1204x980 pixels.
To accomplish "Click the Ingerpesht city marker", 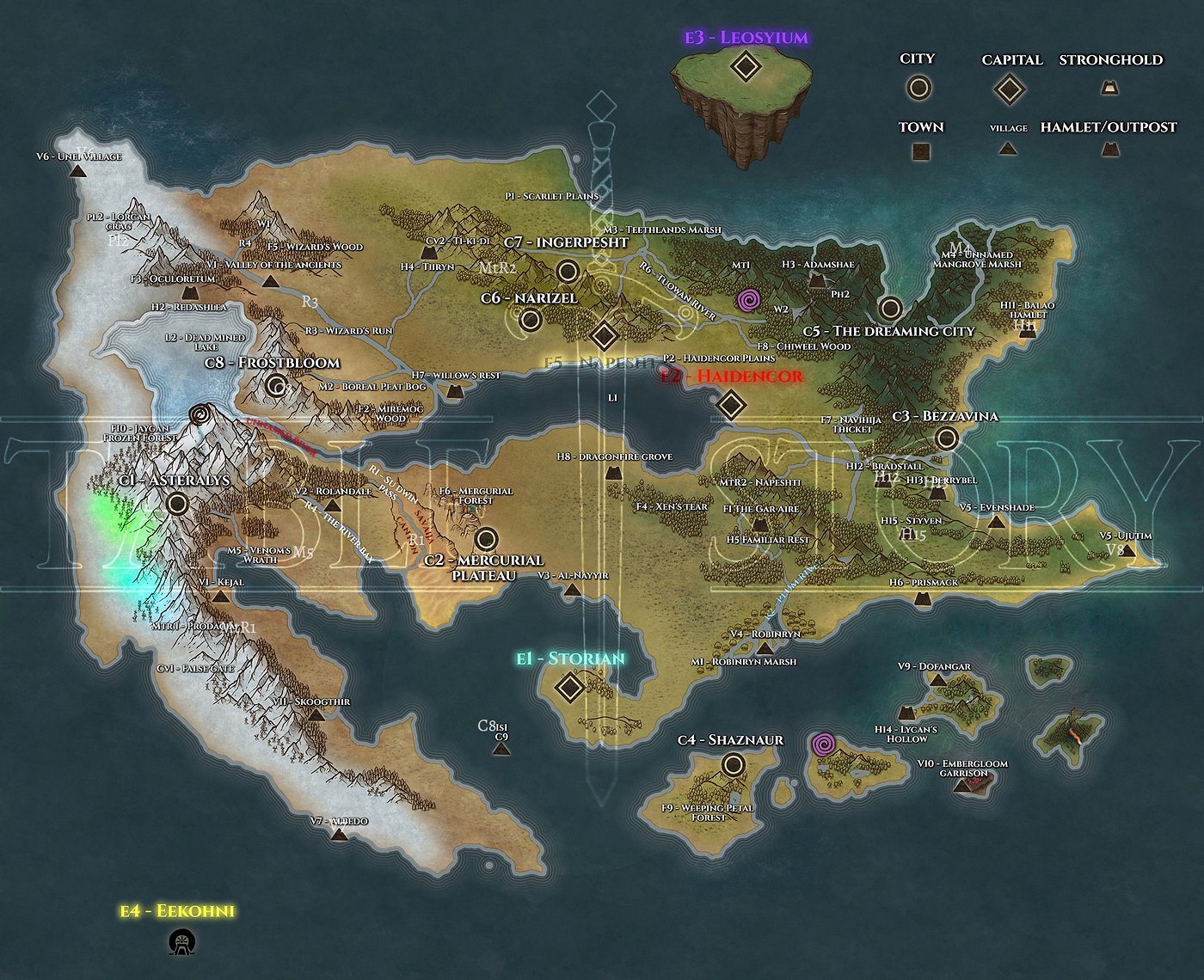I will (567, 273).
